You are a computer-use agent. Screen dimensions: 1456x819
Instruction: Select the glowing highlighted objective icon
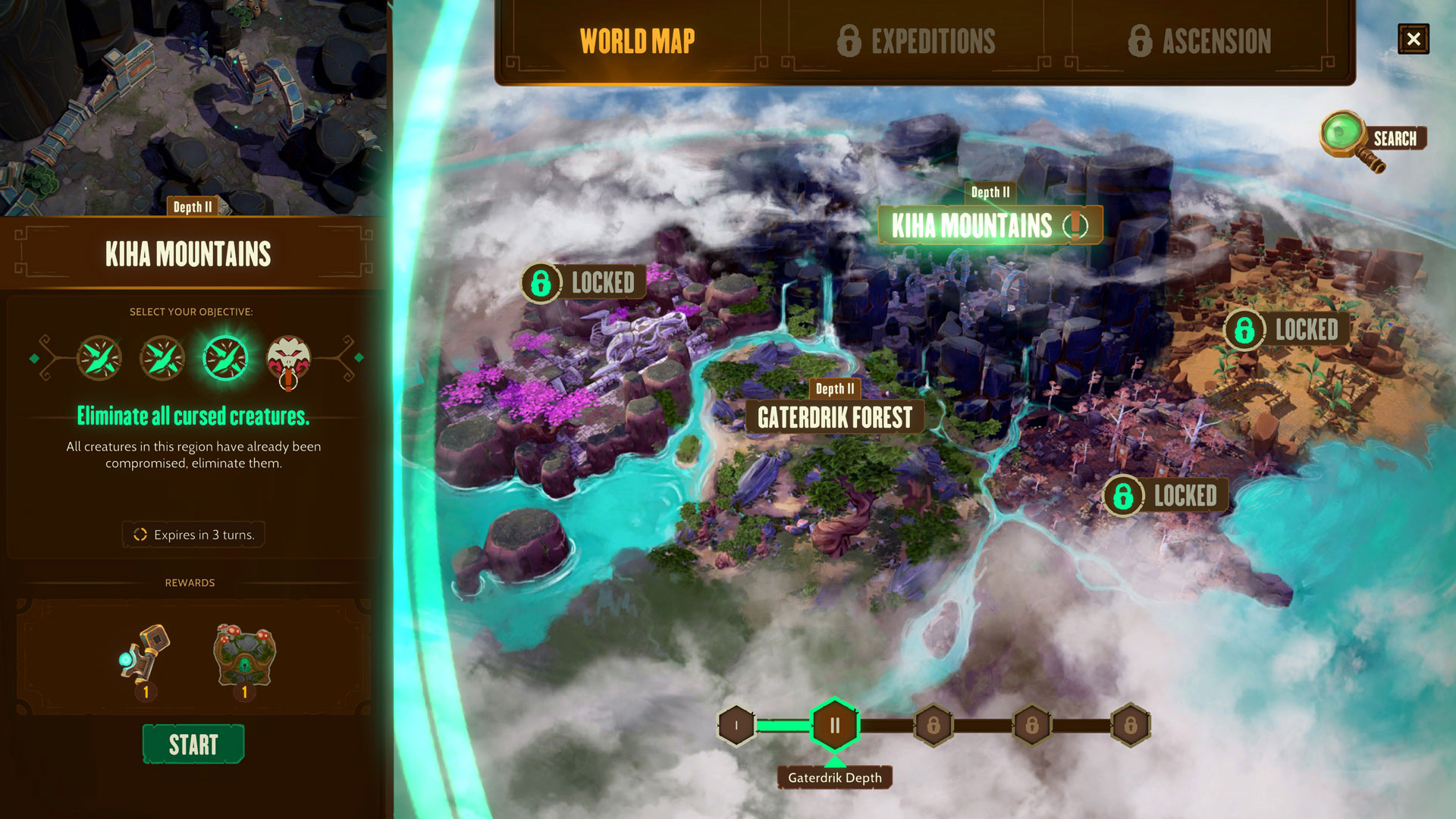click(225, 358)
